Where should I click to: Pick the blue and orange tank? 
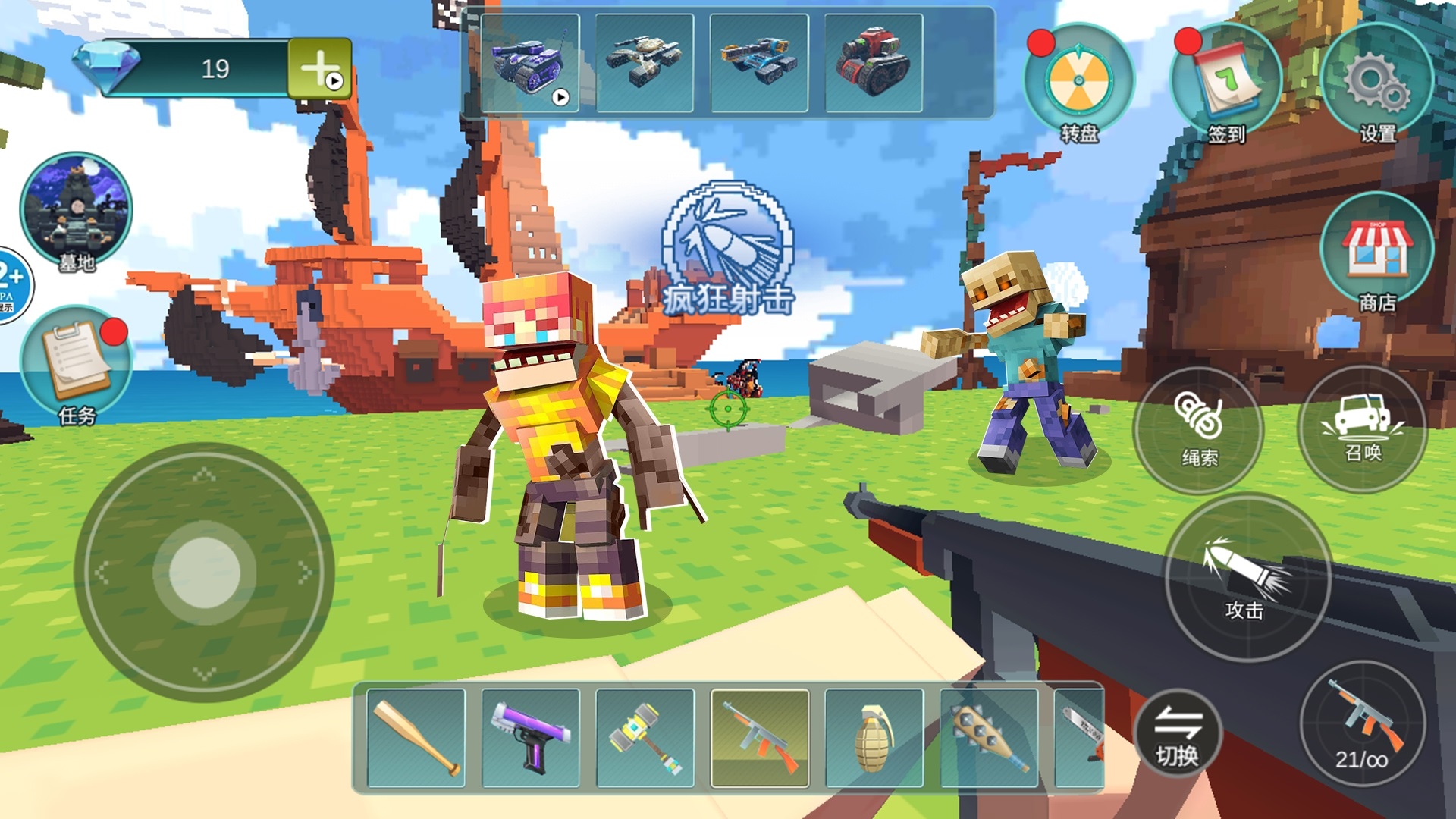pos(759,63)
